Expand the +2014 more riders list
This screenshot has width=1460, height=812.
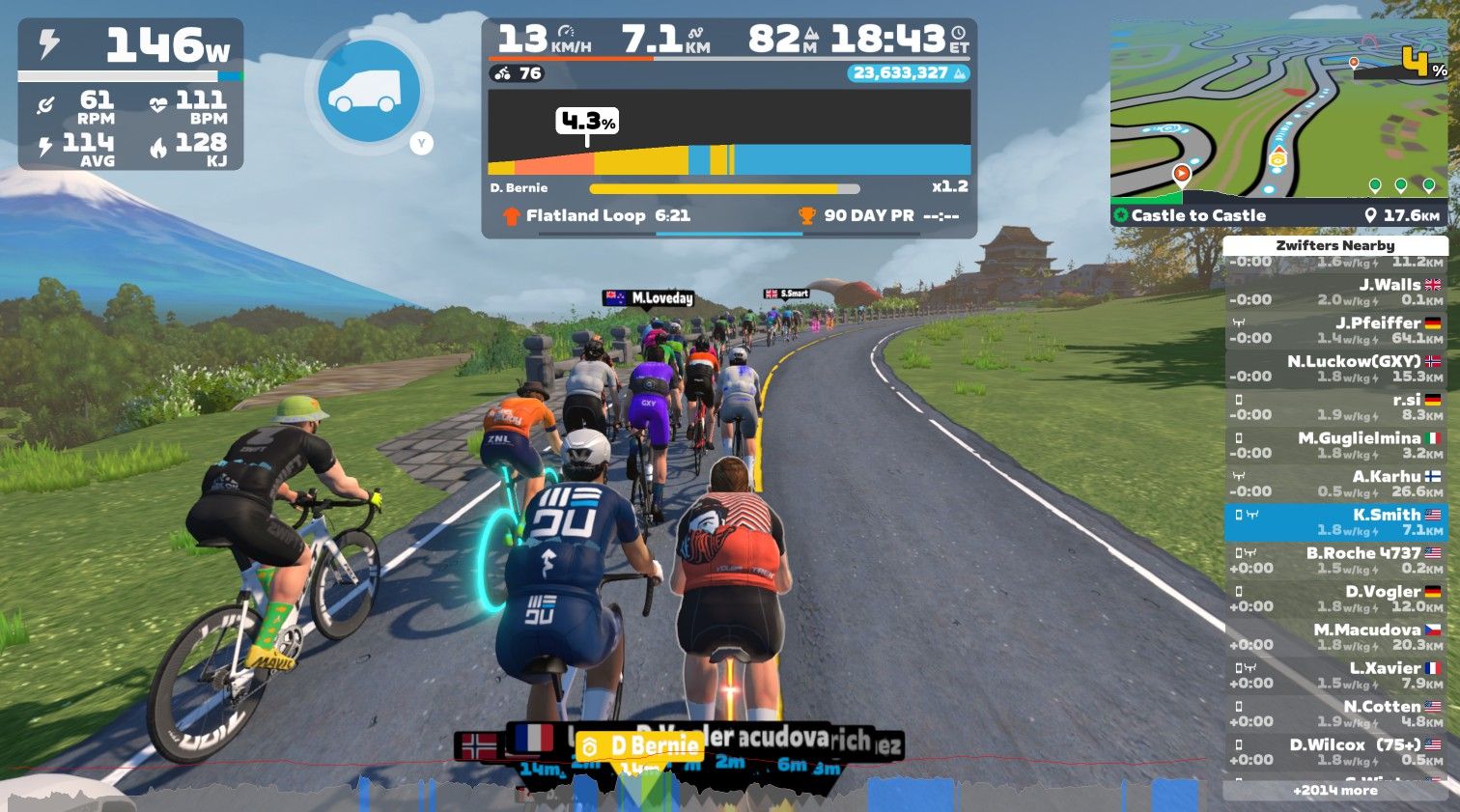[1335, 791]
